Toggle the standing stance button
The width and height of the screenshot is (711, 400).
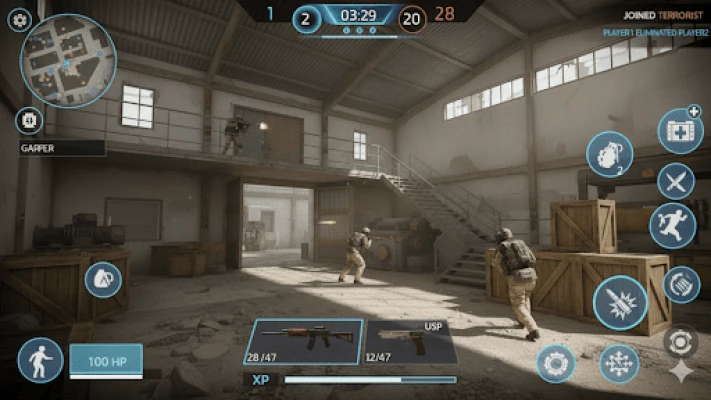[x=40, y=360]
